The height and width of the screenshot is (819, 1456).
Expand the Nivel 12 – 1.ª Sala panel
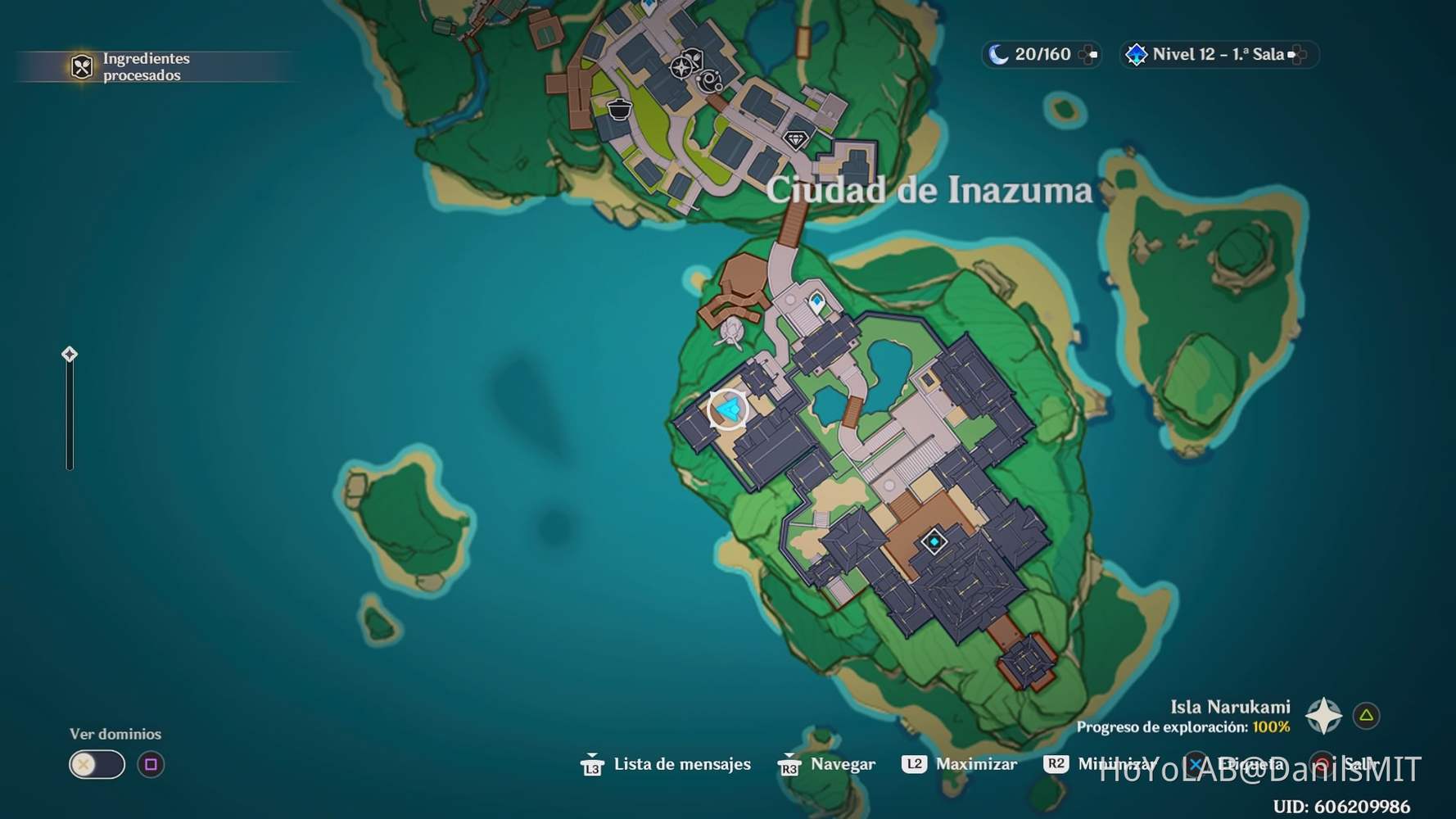[x=1296, y=54]
